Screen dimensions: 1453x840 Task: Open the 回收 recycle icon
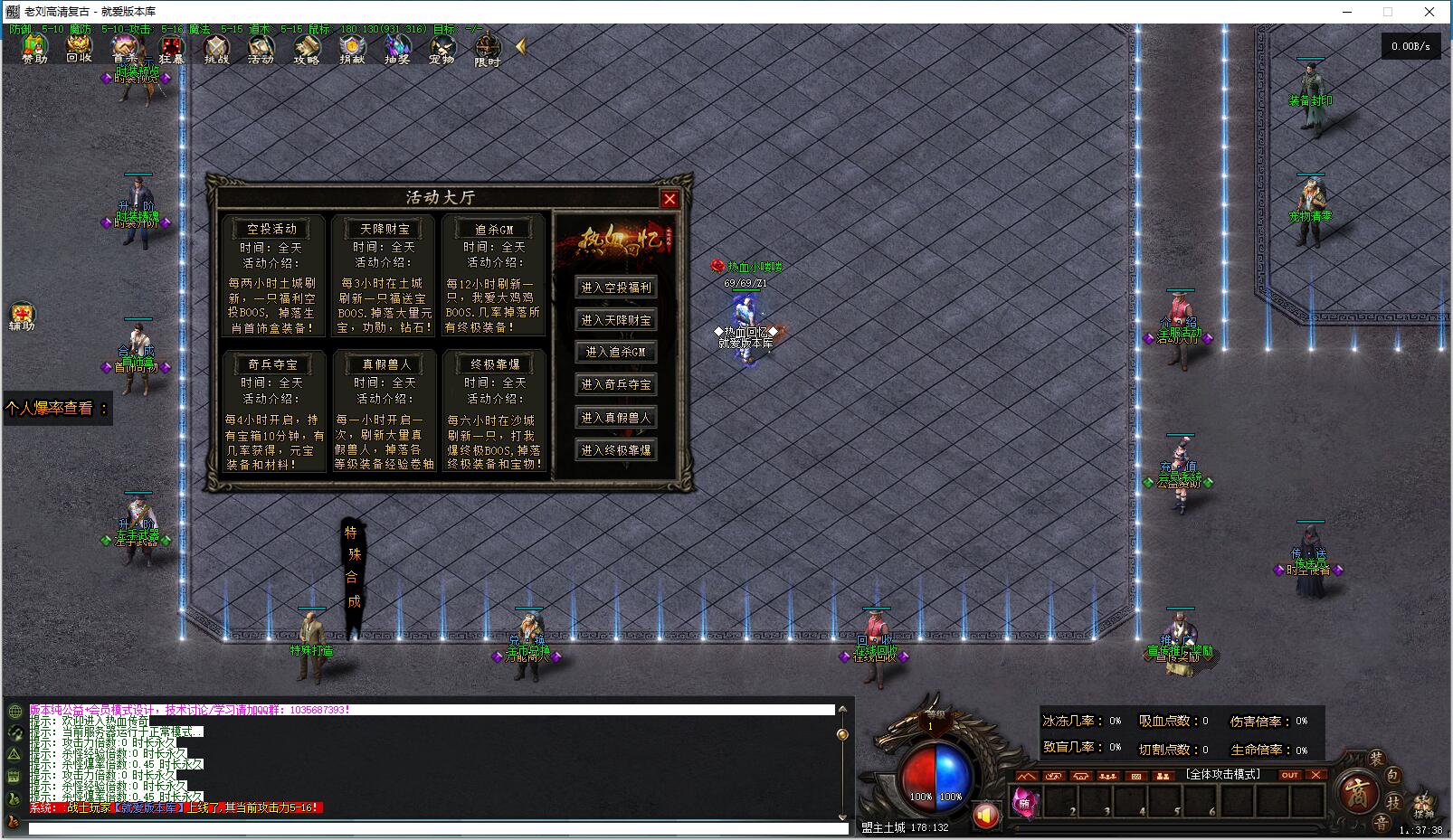(80, 48)
